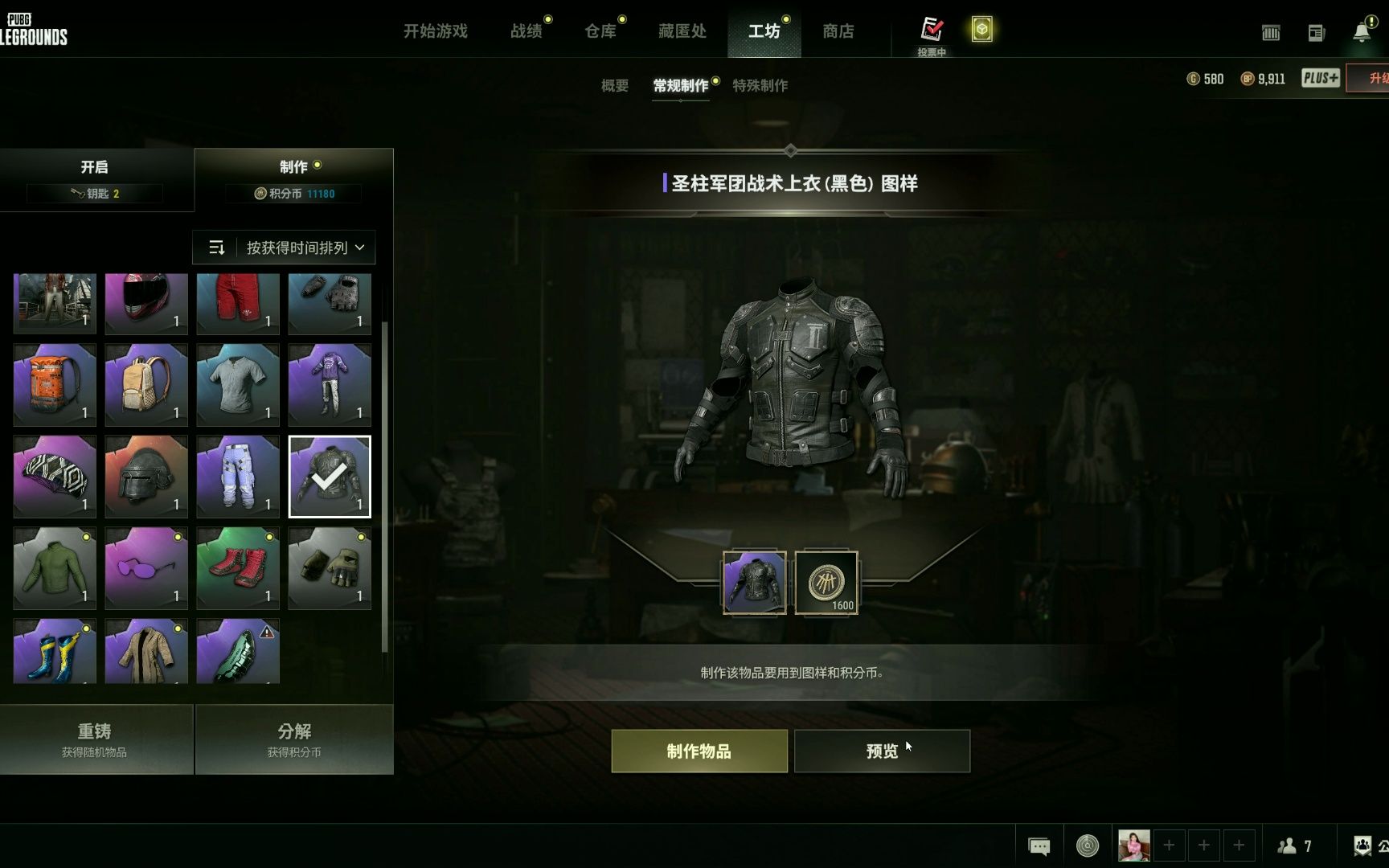This screenshot has width=1389, height=868.
Task: Select the pink helmet item for crafting
Action: (145, 304)
